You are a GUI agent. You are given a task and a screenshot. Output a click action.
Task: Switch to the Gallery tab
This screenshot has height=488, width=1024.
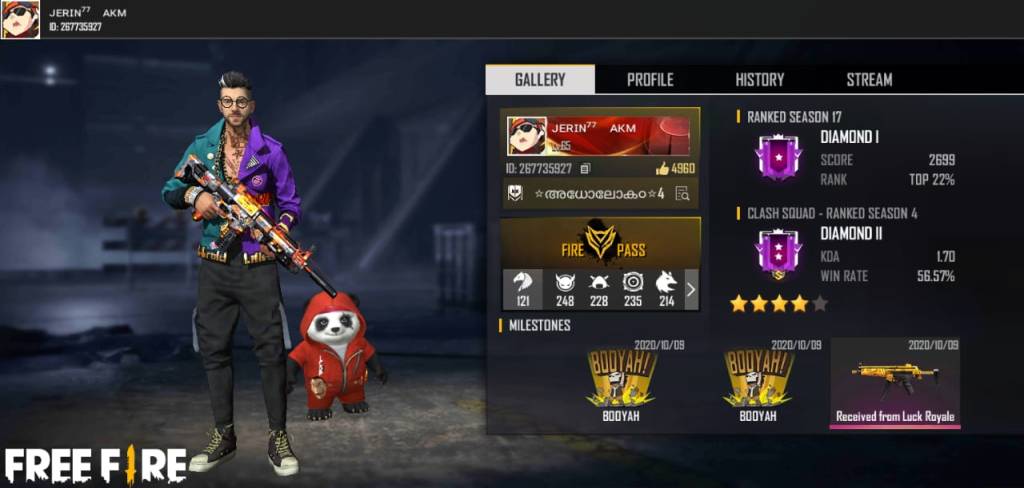click(x=540, y=80)
